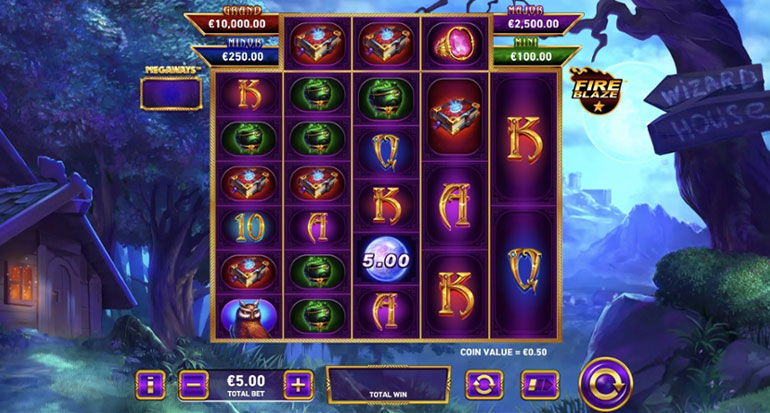Toggle the turbo mode button
The width and height of the screenshot is (770, 413).
[x=539, y=385]
